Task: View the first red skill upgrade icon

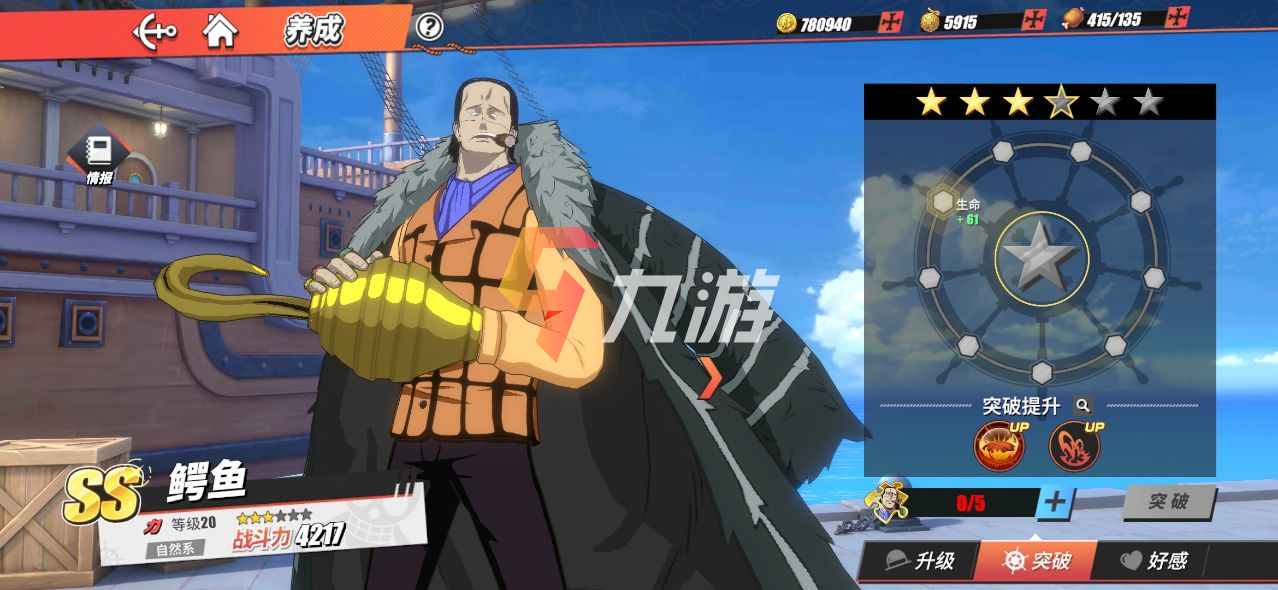Action: pyautogui.click(x=999, y=446)
